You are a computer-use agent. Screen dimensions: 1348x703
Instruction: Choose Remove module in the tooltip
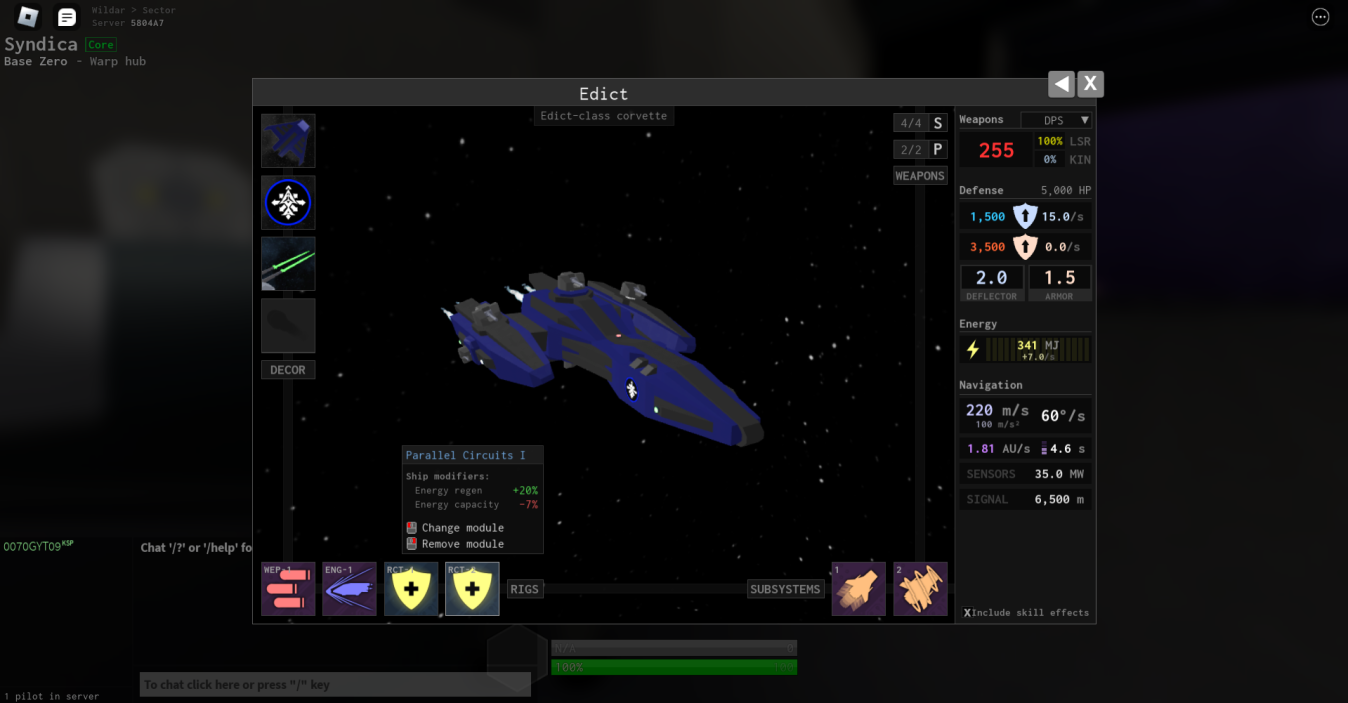462,544
